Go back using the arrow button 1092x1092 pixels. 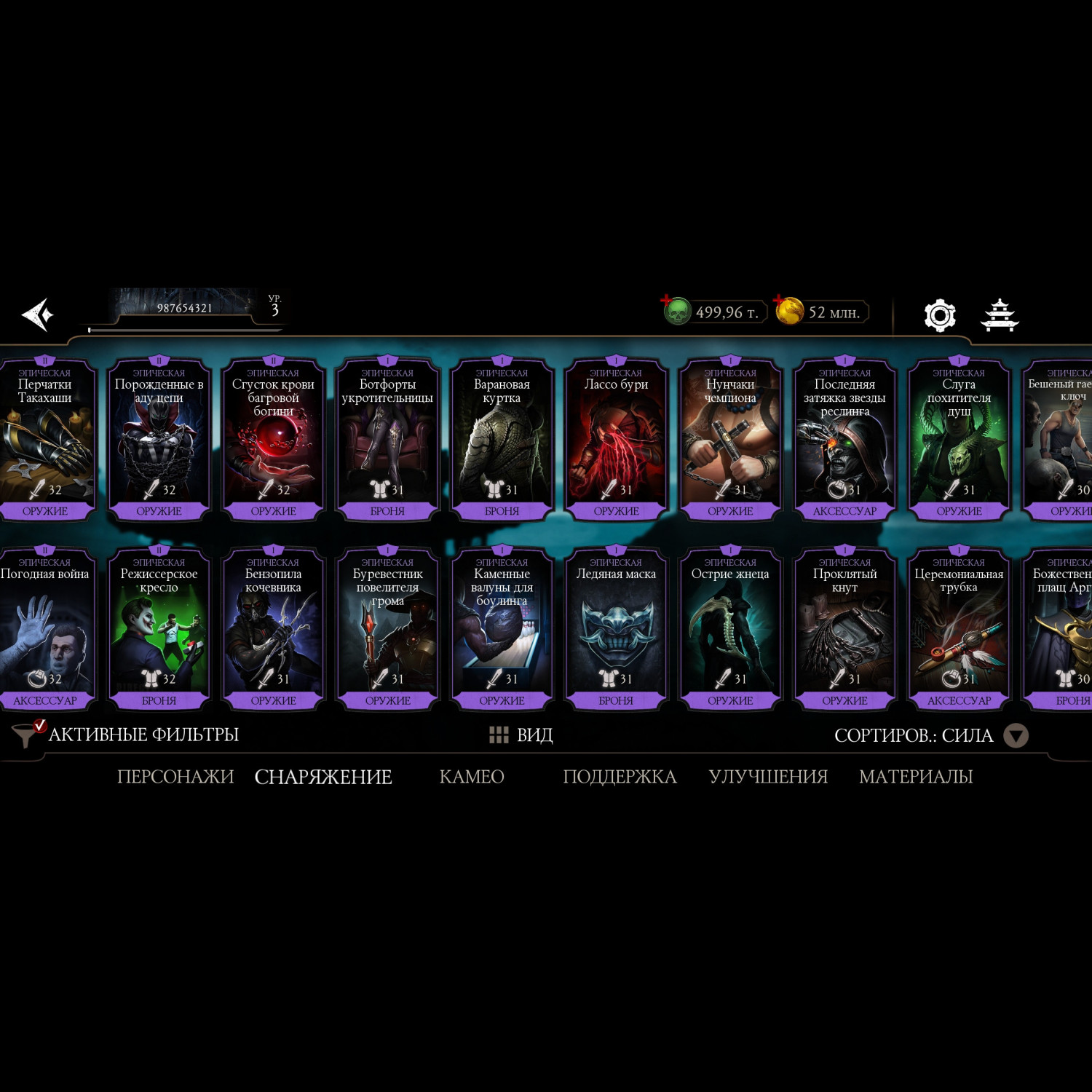37,314
